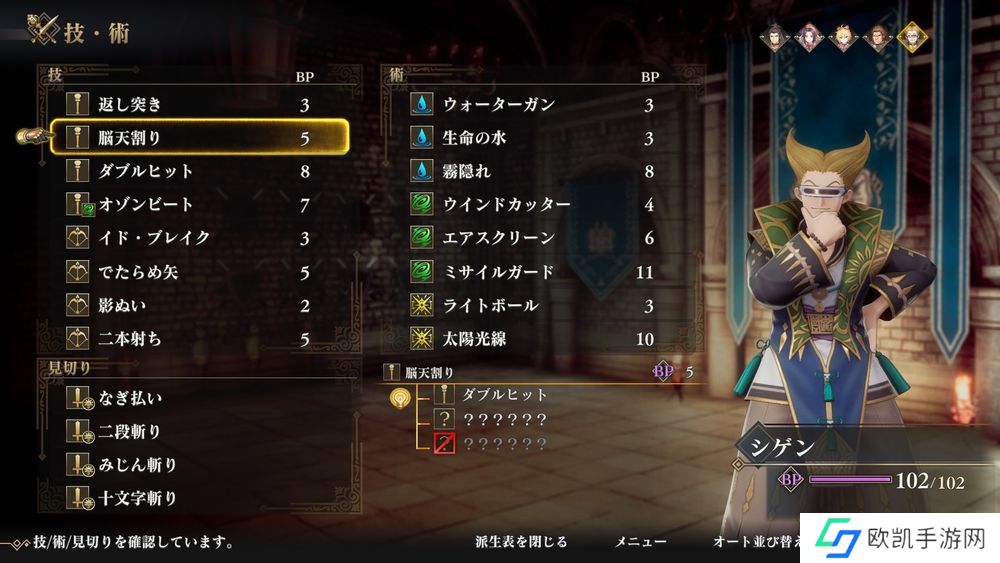Switch to the highlighted fifth party portrait

tap(911, 37)
